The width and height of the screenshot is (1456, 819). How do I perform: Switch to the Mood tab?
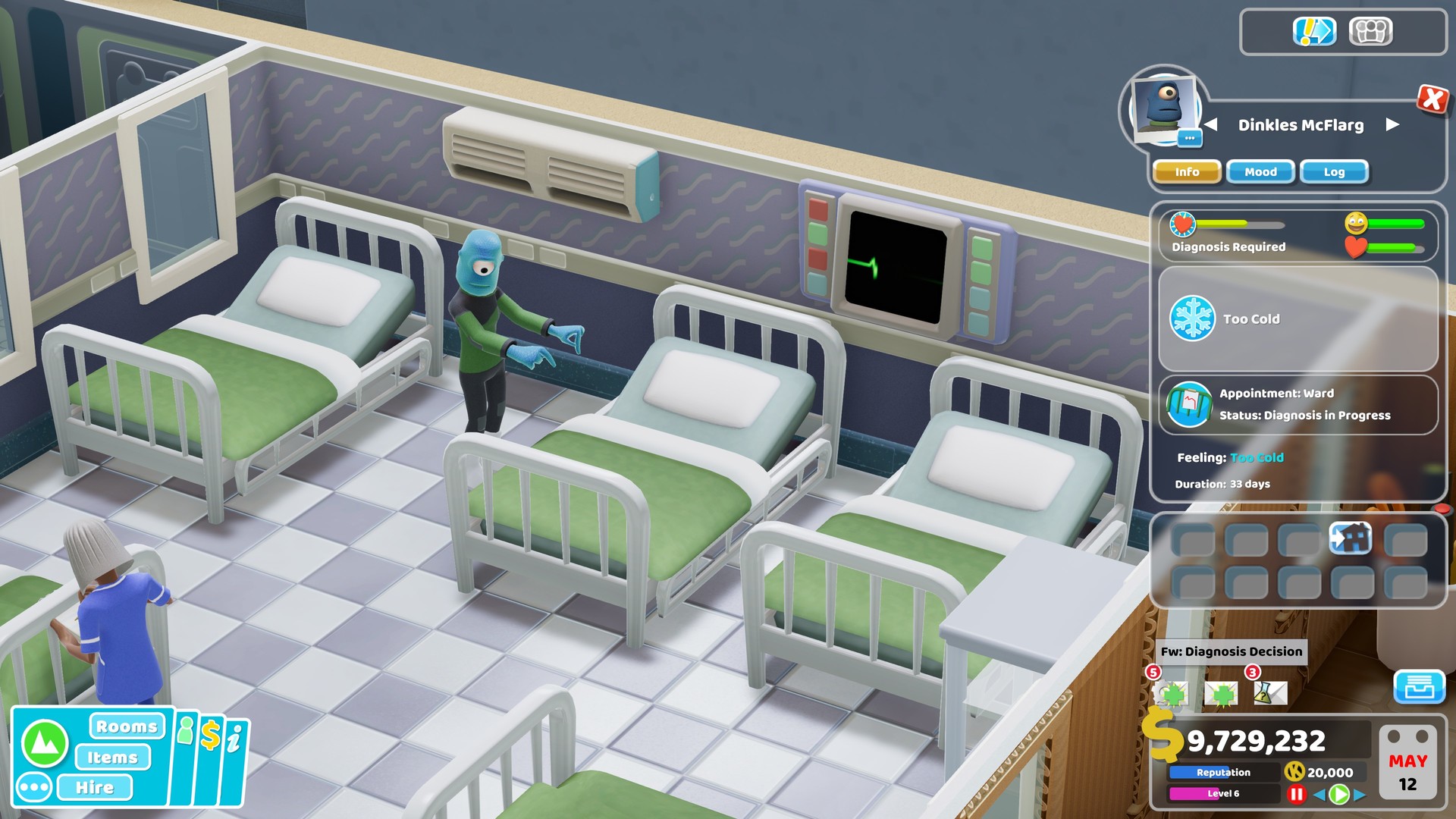[1260, 172]
